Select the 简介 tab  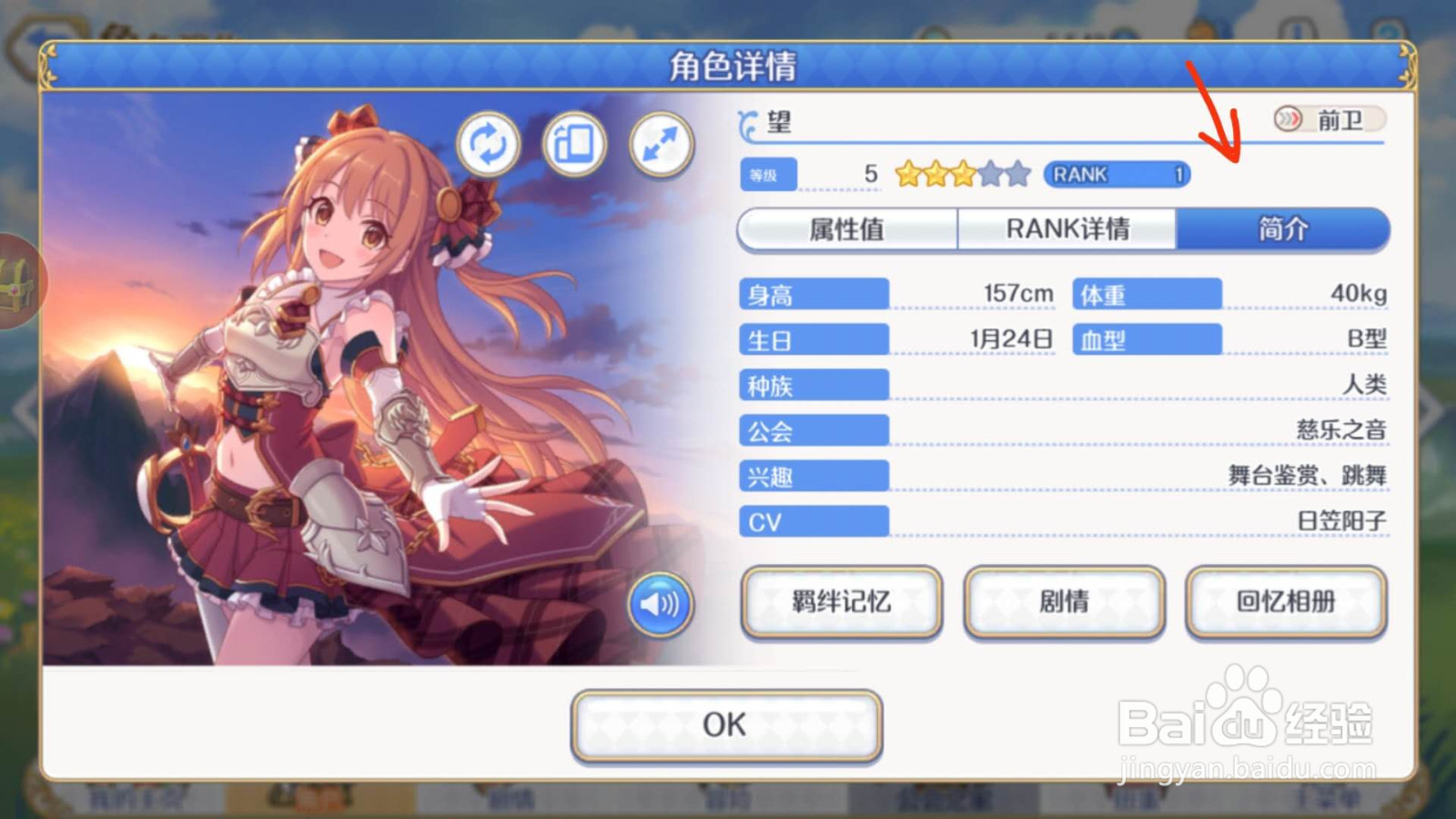point(1283,229)
